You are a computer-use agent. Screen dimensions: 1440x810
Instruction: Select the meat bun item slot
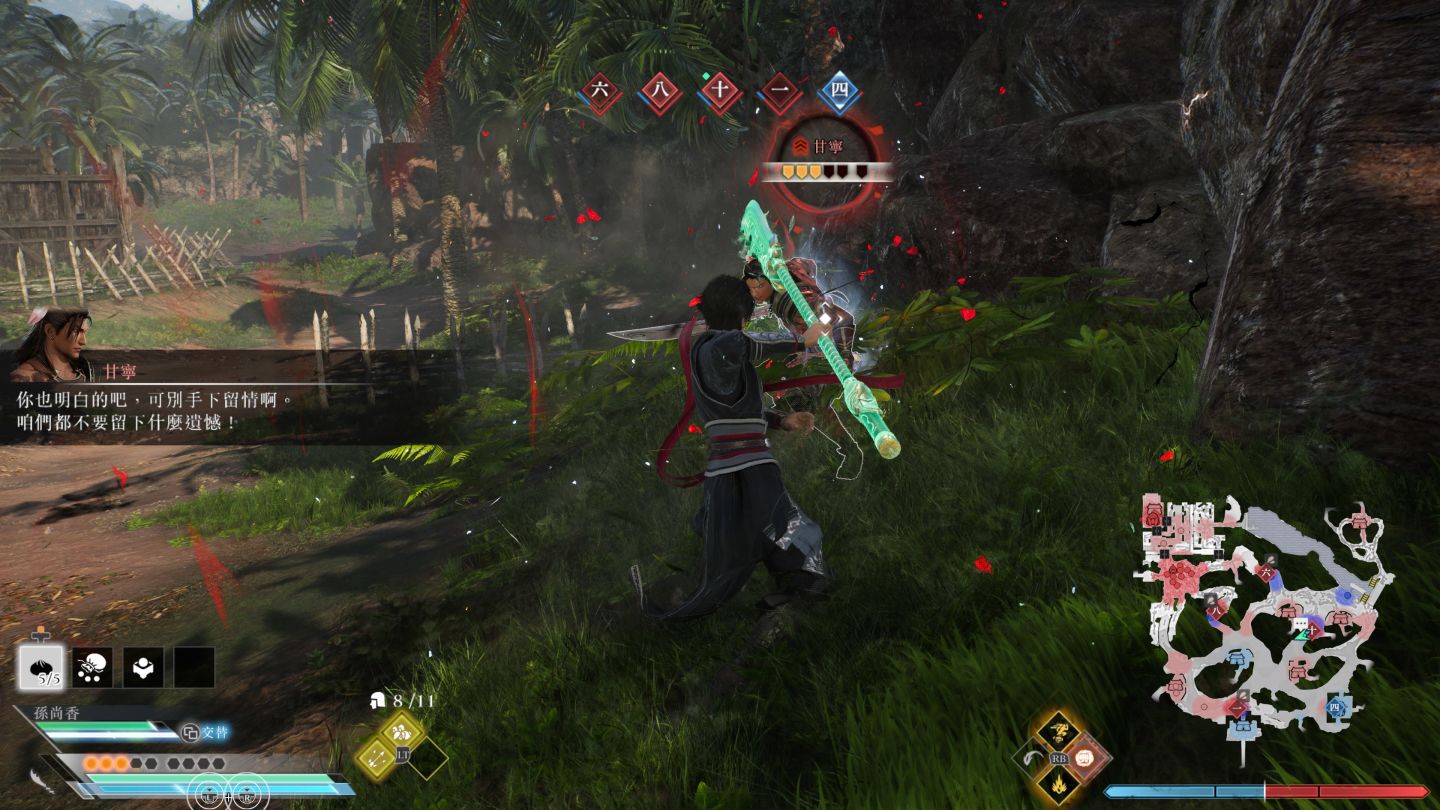(42, 666)
